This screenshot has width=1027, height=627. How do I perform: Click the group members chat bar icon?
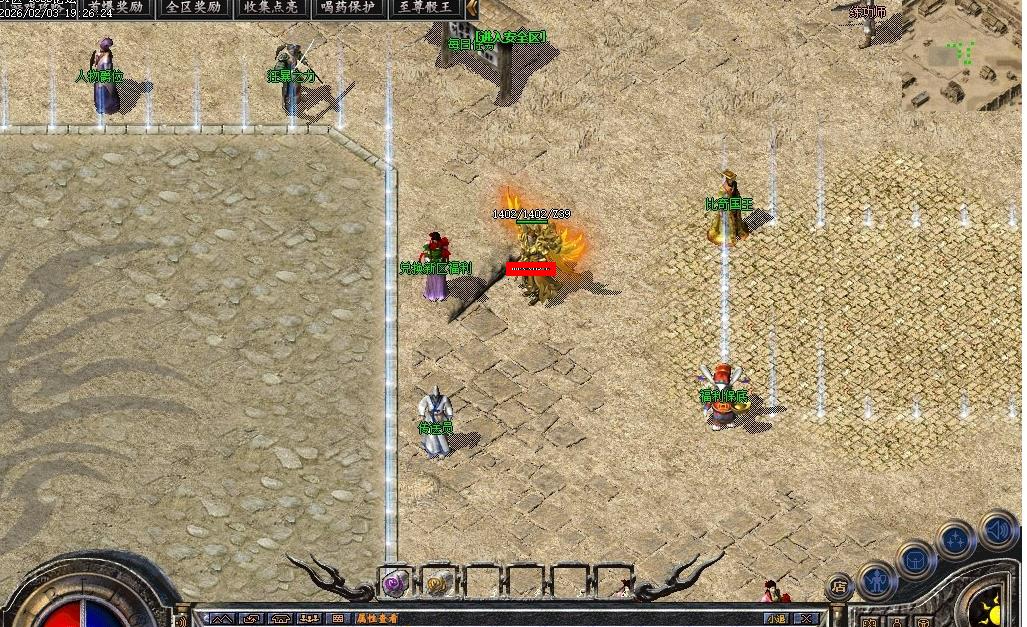click(x=309, y=619)
